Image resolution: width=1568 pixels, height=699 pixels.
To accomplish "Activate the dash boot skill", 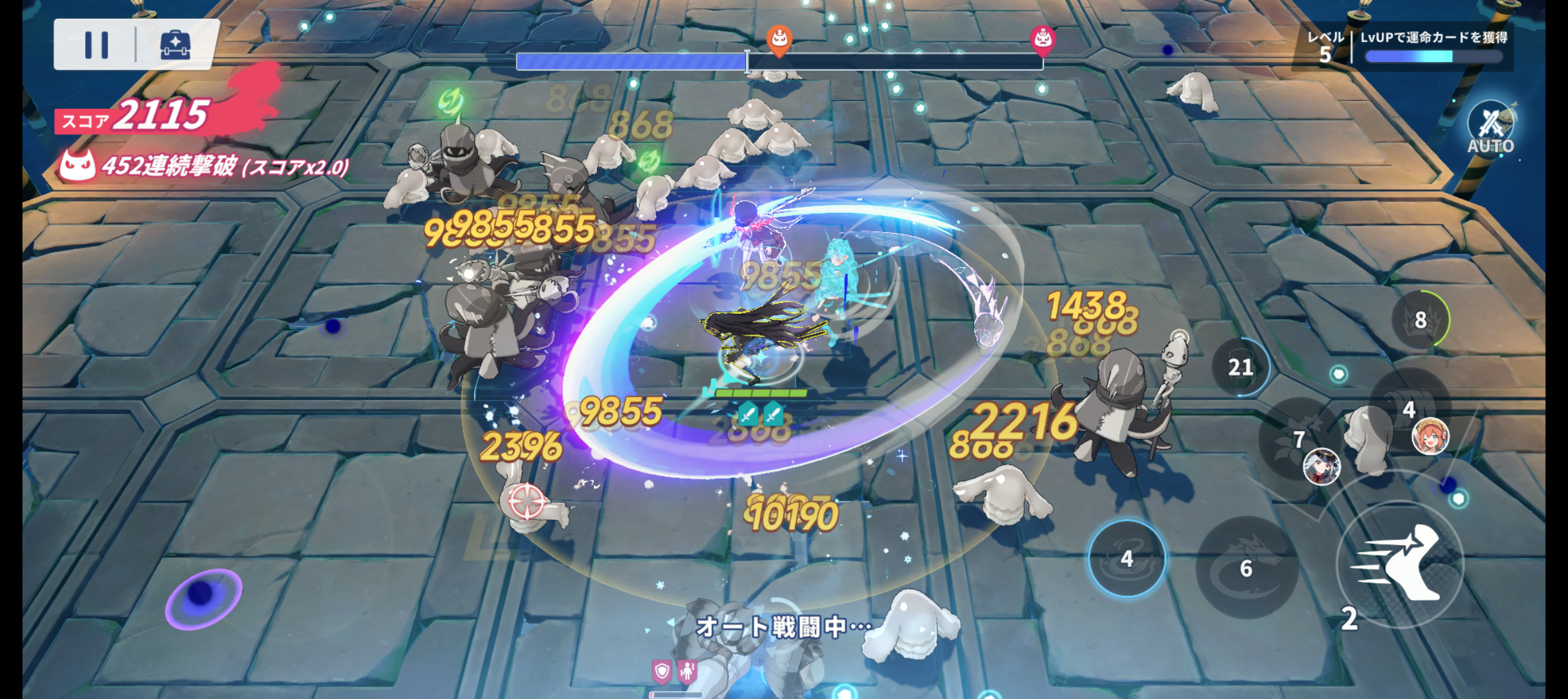I will [1400, 564].
